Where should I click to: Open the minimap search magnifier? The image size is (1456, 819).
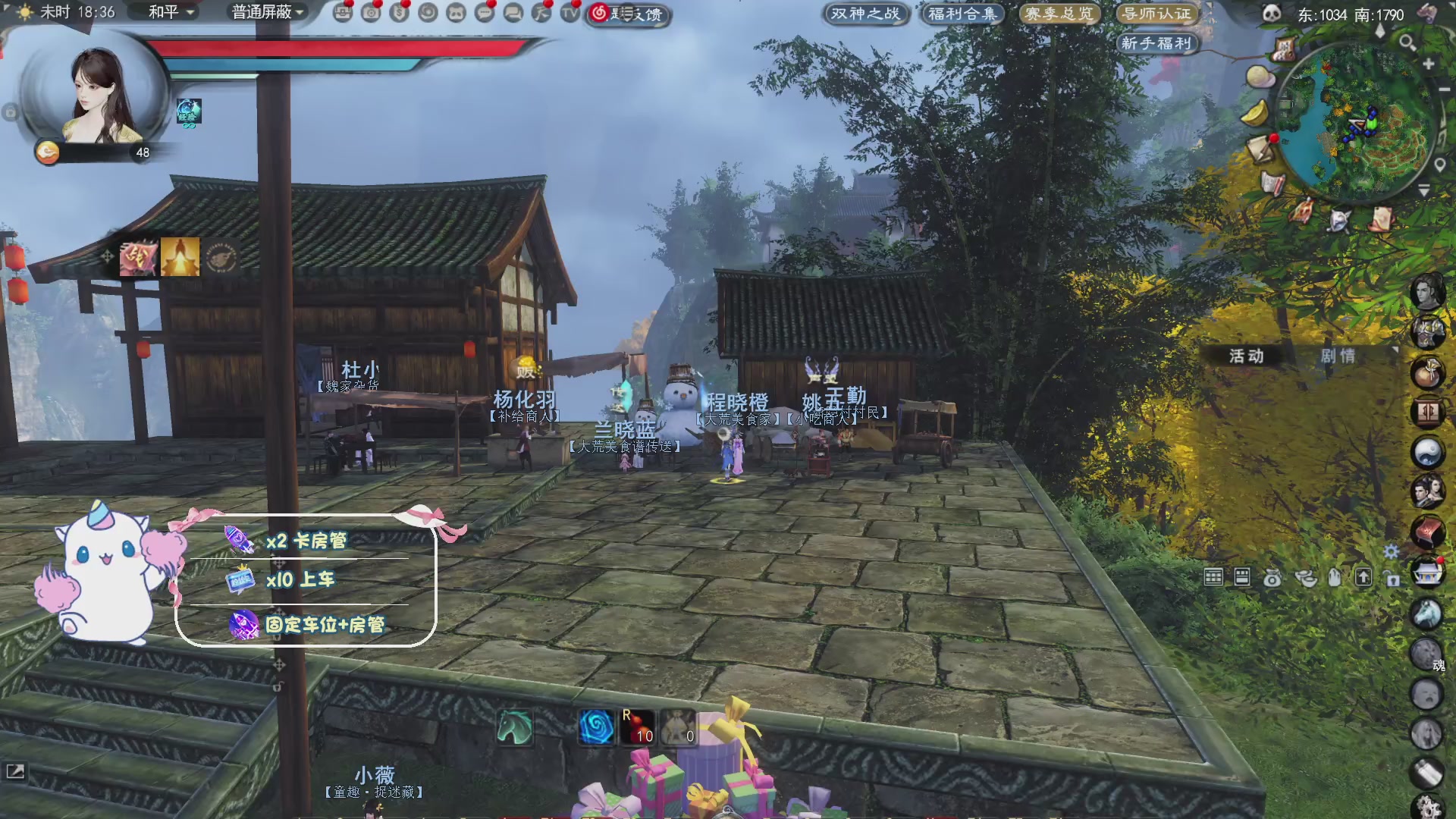(1407, 42)
